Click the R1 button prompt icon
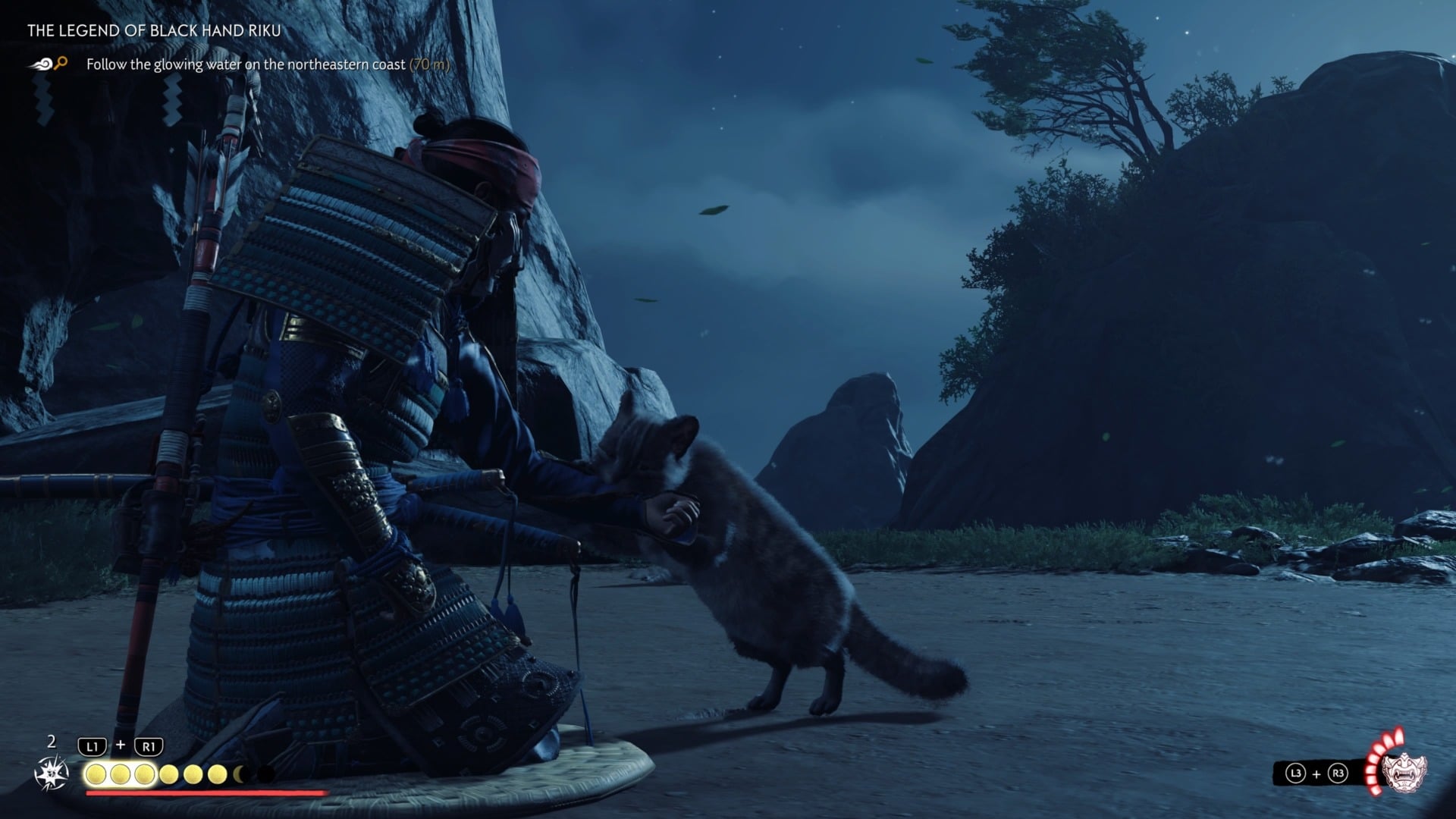Viewport: 1456px width, 819px height. pos(148,746)
